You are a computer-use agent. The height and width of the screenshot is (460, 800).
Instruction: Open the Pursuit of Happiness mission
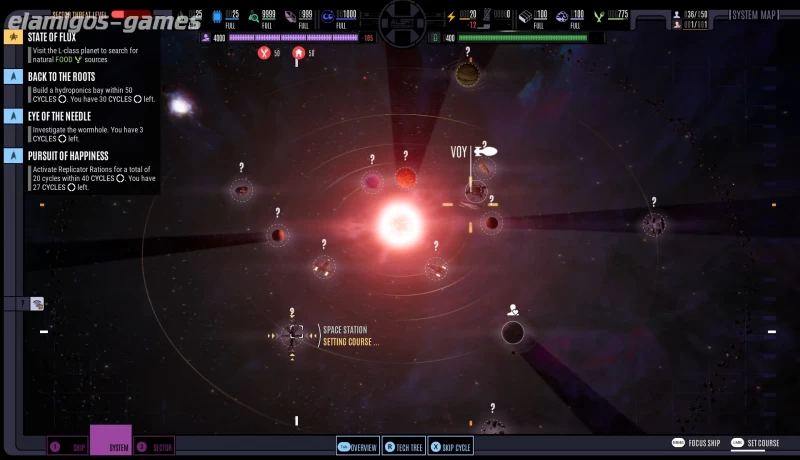(67, 156)
